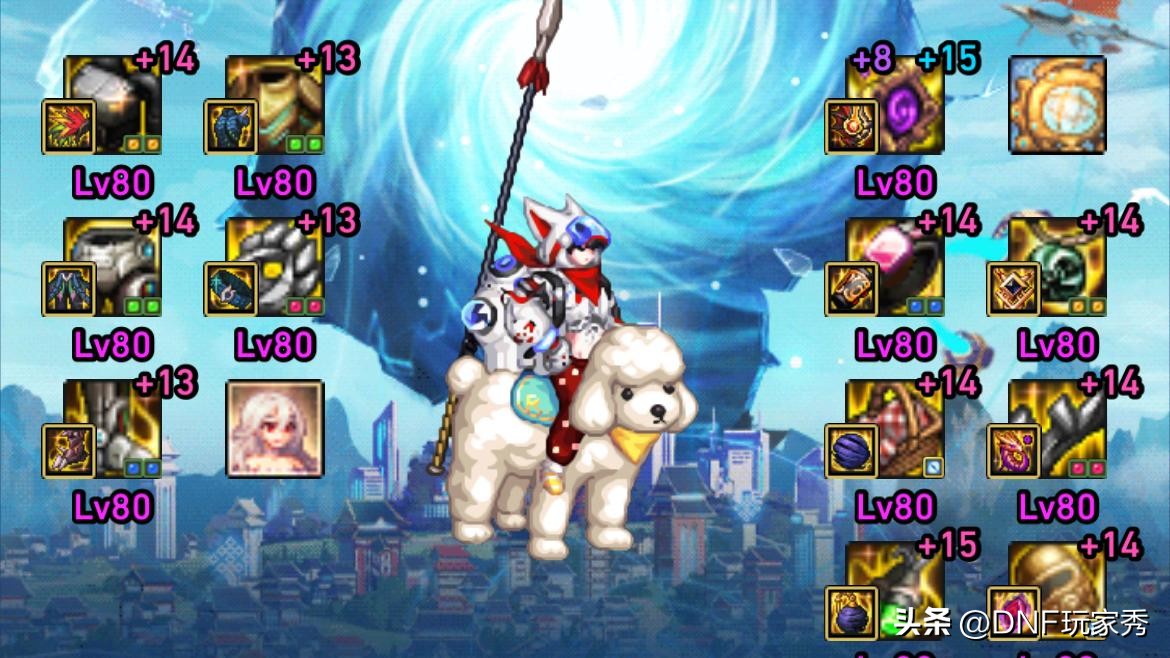This screenshot has width=1170, height=658.
Task: Inspect the gray and gold boots slot
Action: pyautogui.click(x=113, y=429)
